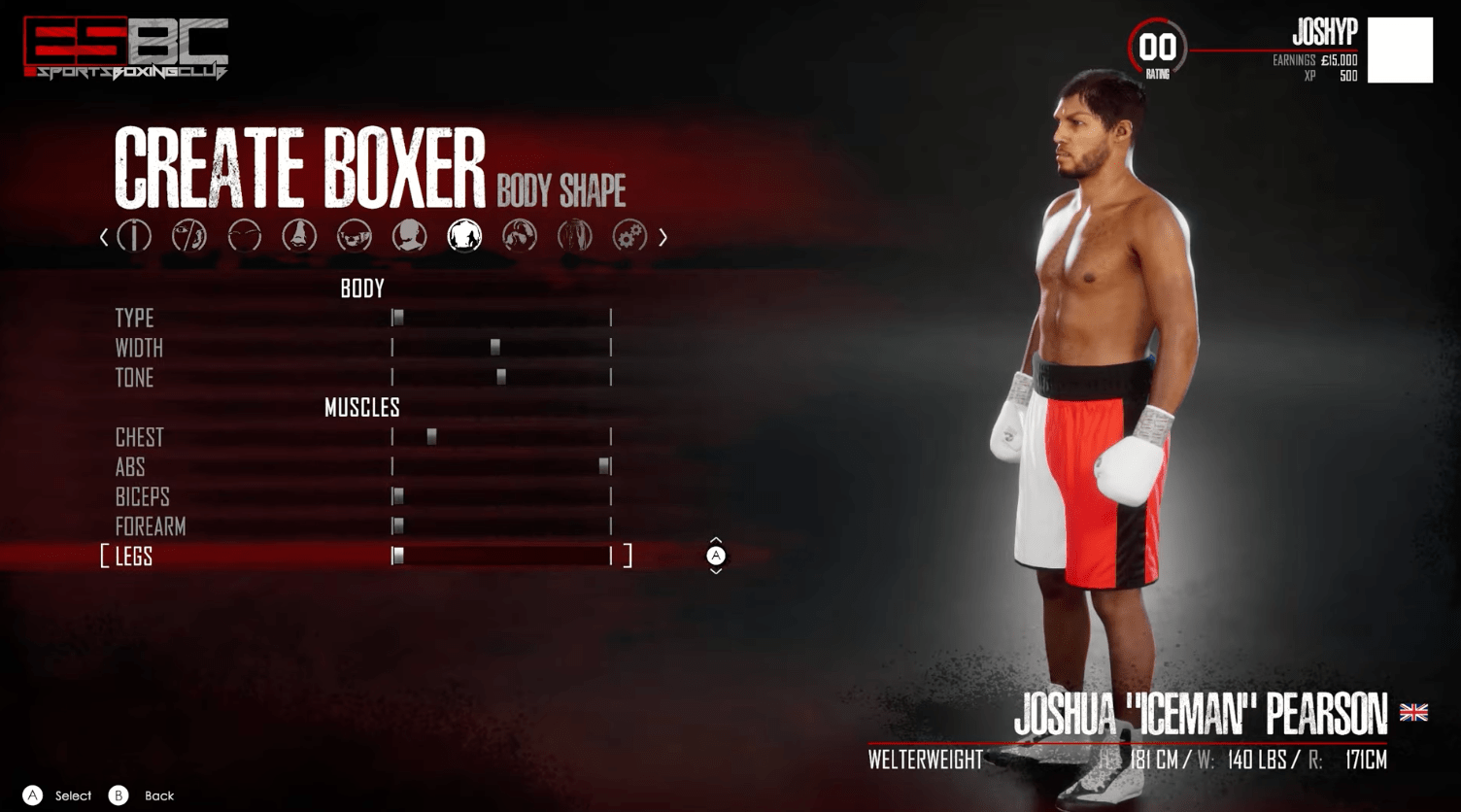Click the right arrow to scroll categories
Viewport: 1461px width, 812px height.
(x=663, y=236)
